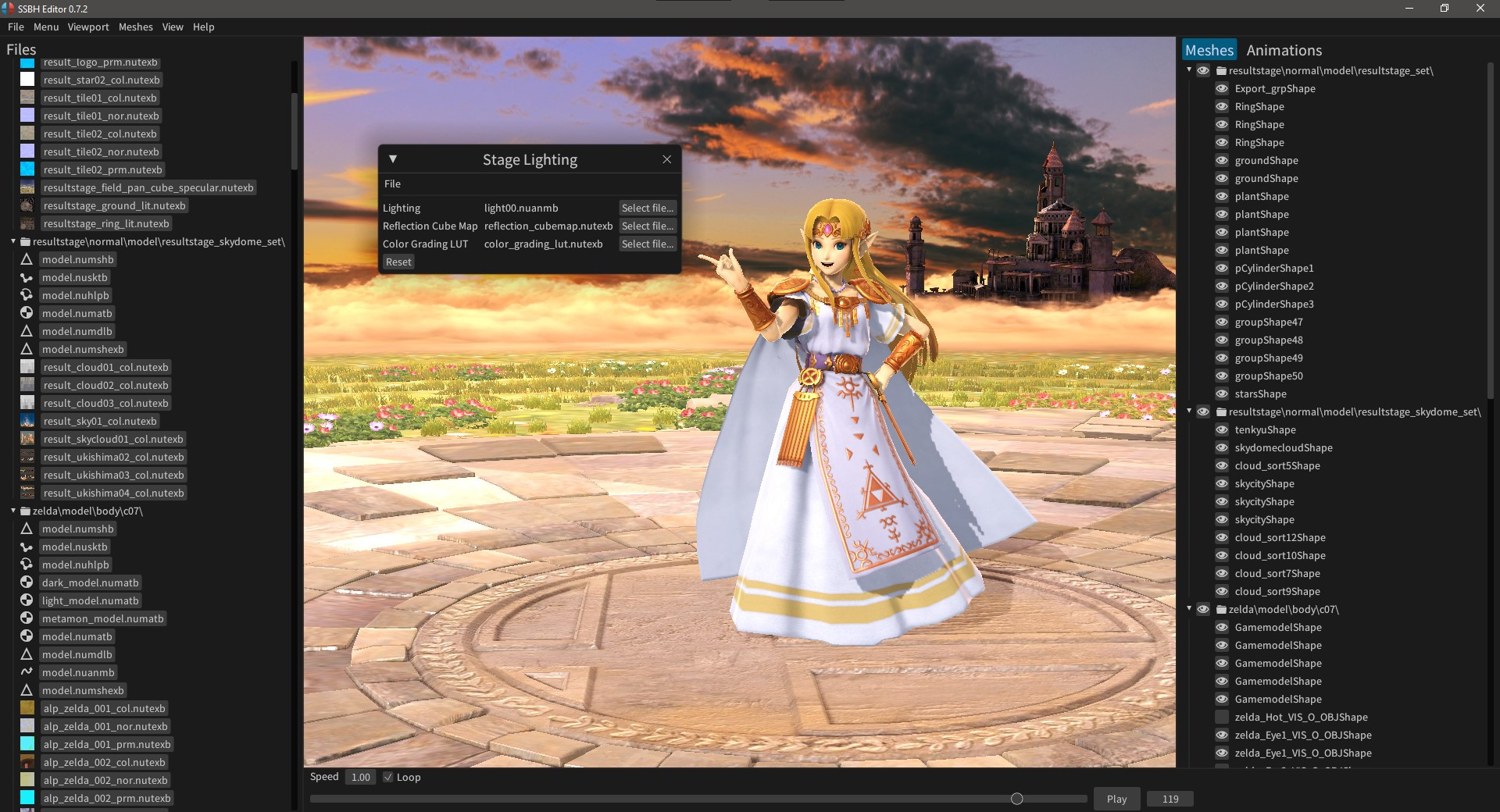The width and height of the screenshot is (1500, 812).
Task: Collapse the resultstage_skydome_set file group
Action: (12, 241)
